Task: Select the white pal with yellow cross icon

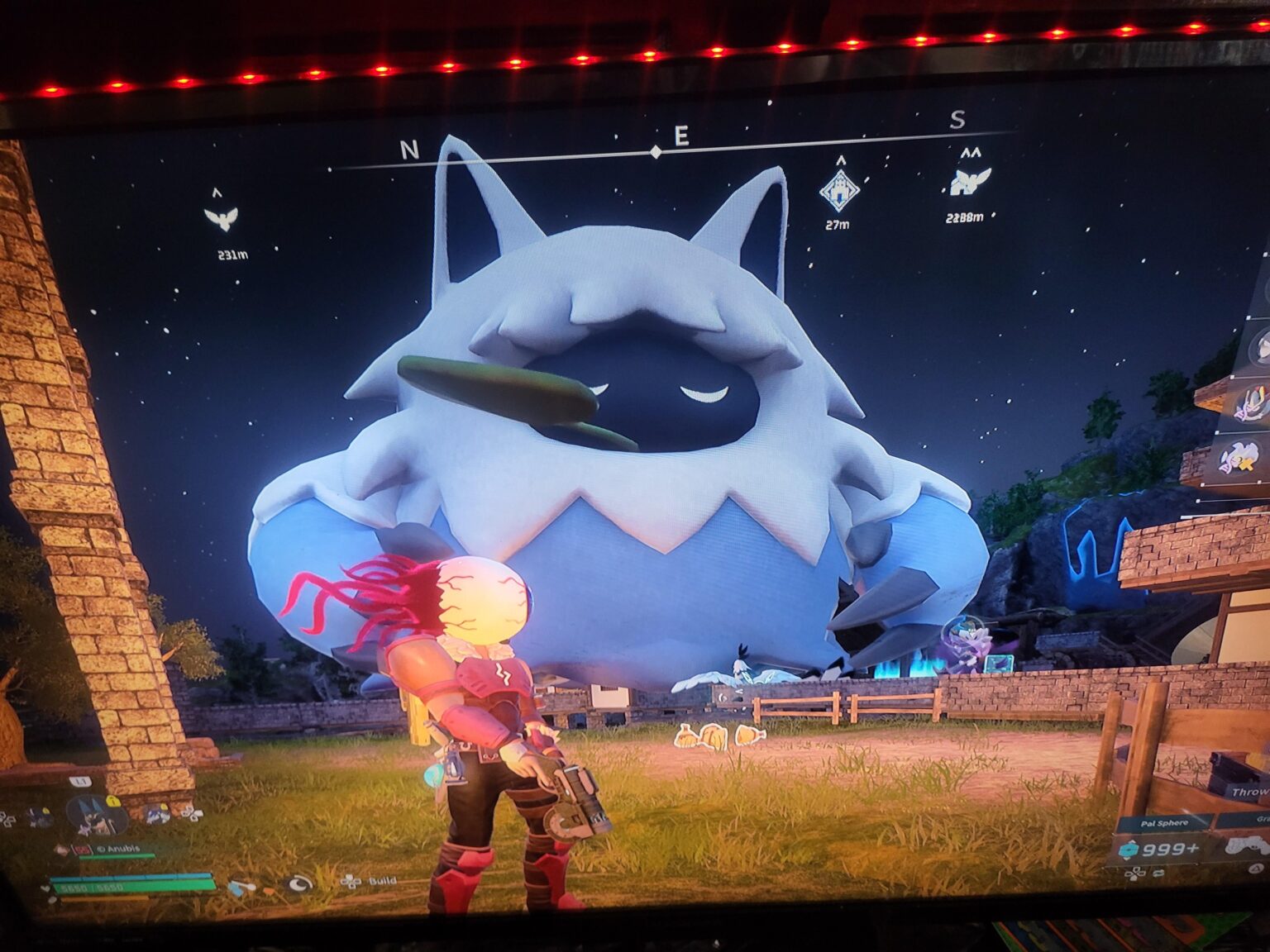Action: (1239, 458)
